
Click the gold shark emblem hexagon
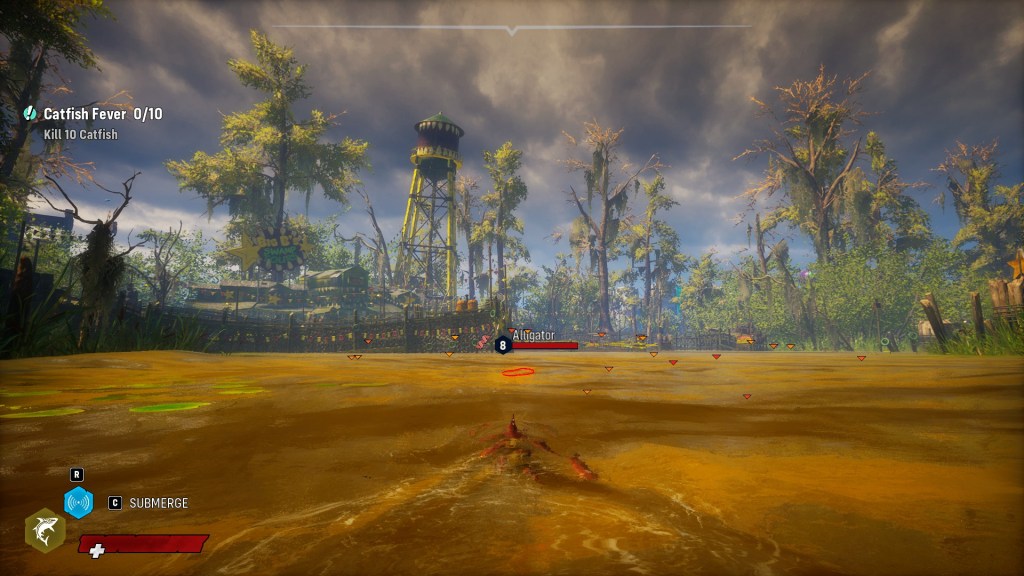tap(45, 529)
